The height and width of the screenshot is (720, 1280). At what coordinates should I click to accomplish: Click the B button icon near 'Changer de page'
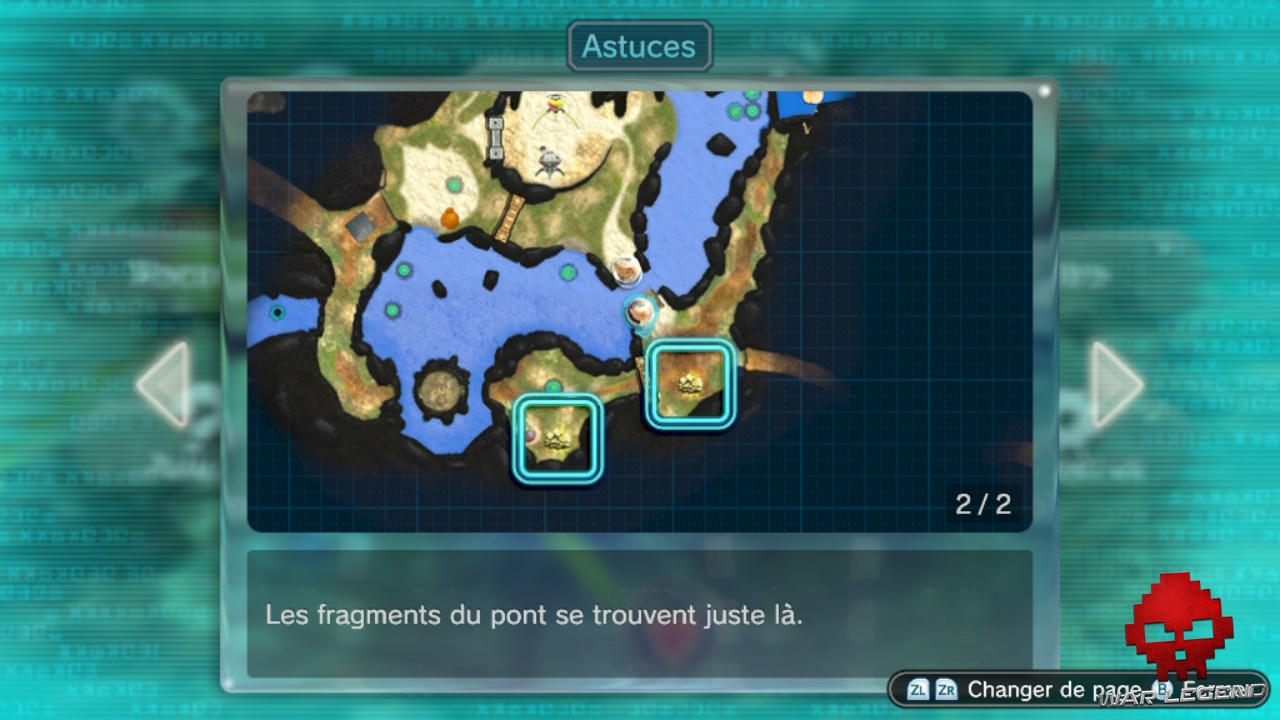tap(1161, 690)
